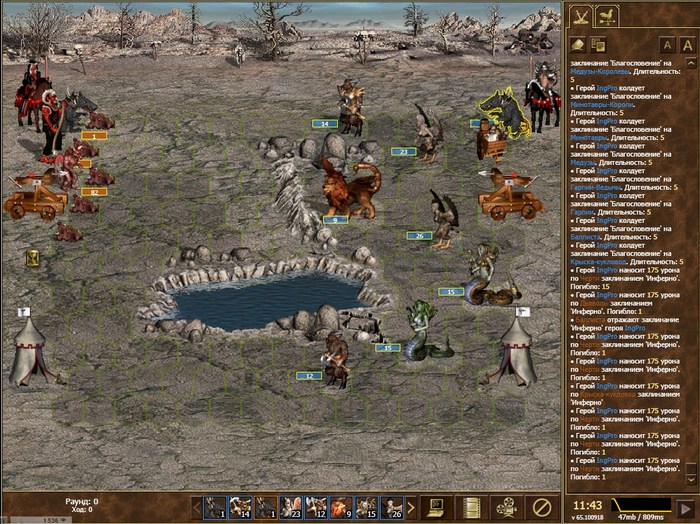Show later units with the queue's right arrow
Image resolution: width=700 pixels, height=524 pixels.
tap(411, 507)
